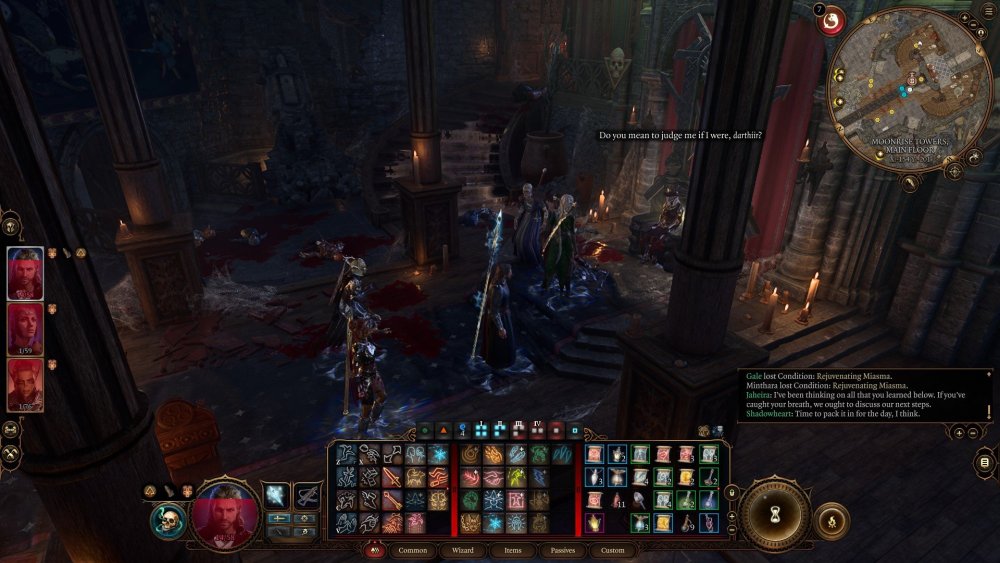This screenshot has width=1000, height=563.
Task: Click the hourglass end turn button
Action: pos(775,506)
